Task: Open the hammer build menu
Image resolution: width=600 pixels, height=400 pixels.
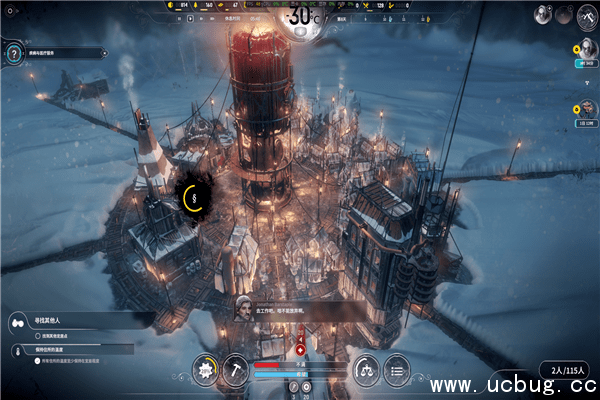Action: tap(236, 368)
